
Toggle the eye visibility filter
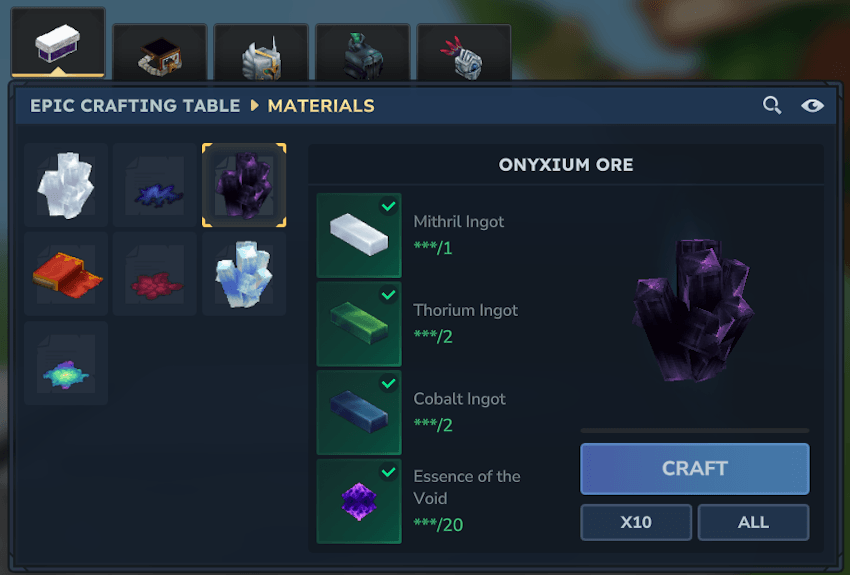coord(812,105)
